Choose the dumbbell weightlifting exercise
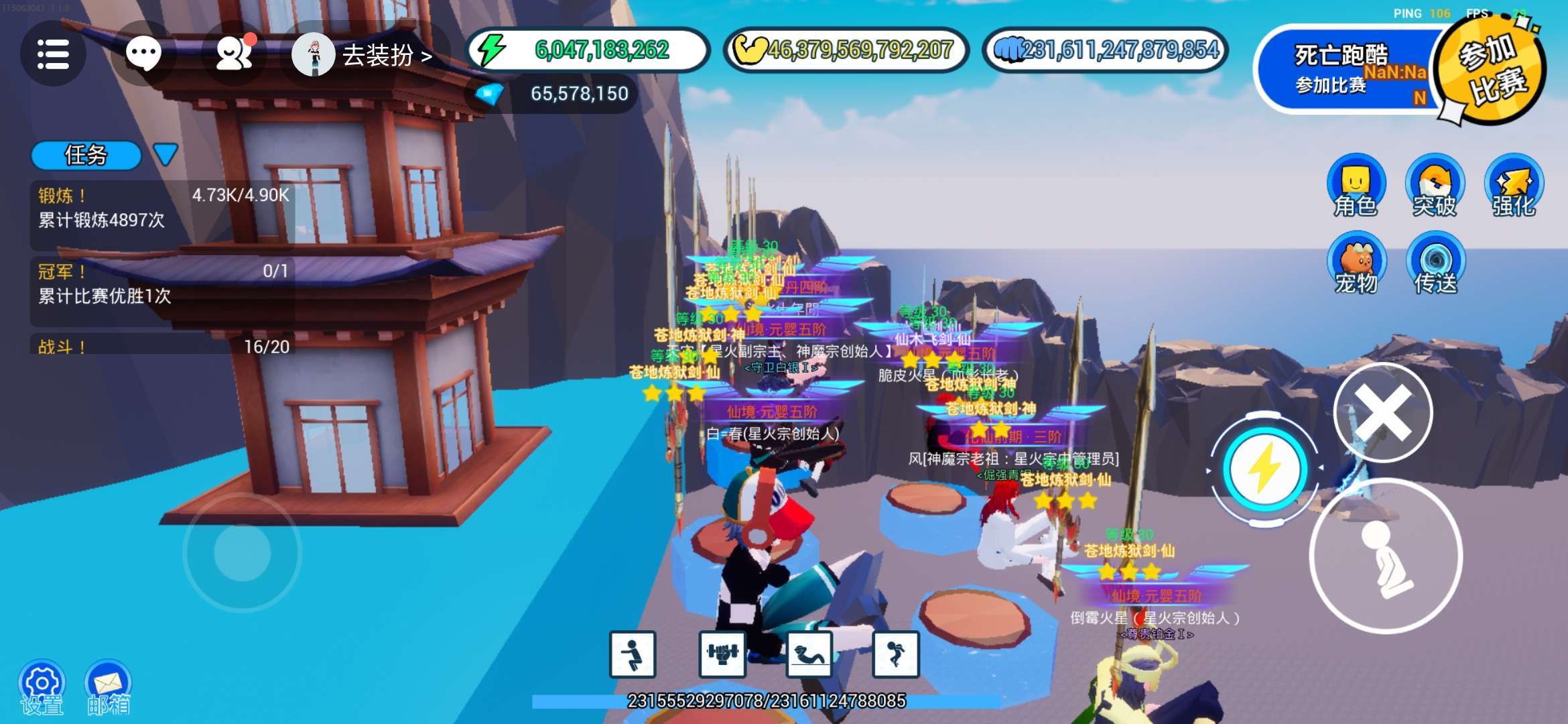 coord(722,654)
